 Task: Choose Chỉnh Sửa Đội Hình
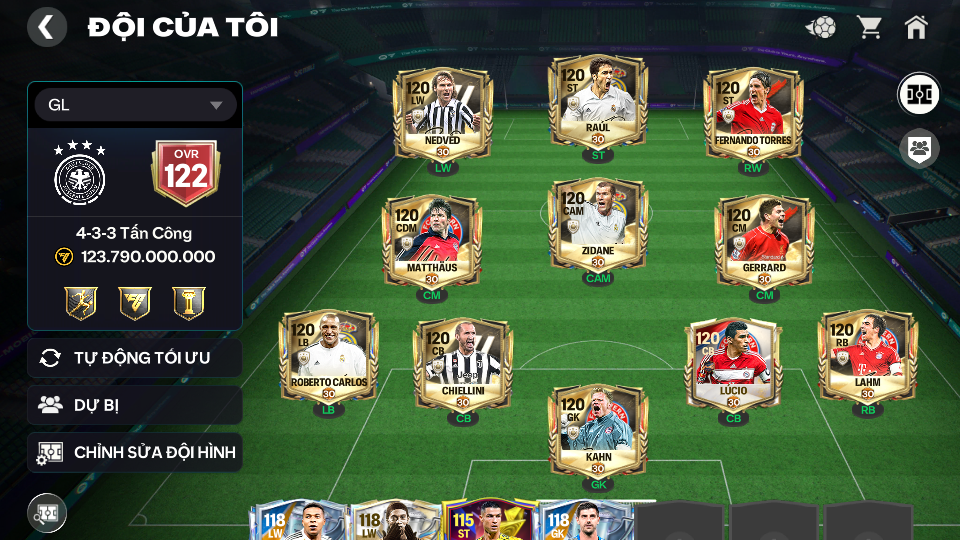click(135, 452)
